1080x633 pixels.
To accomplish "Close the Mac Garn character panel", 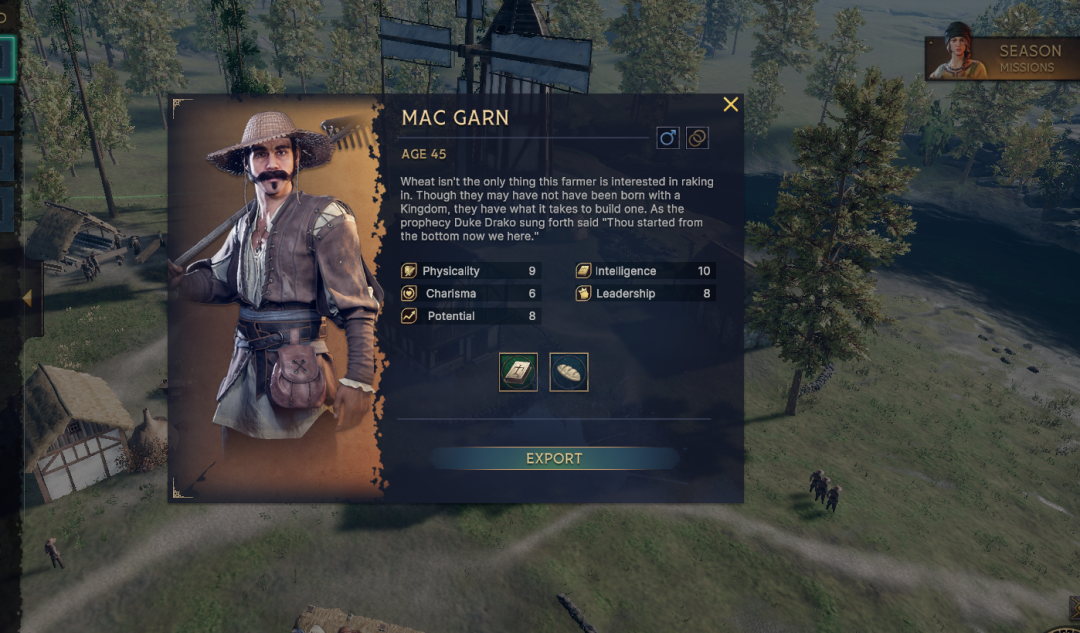I will coord(731,105).
